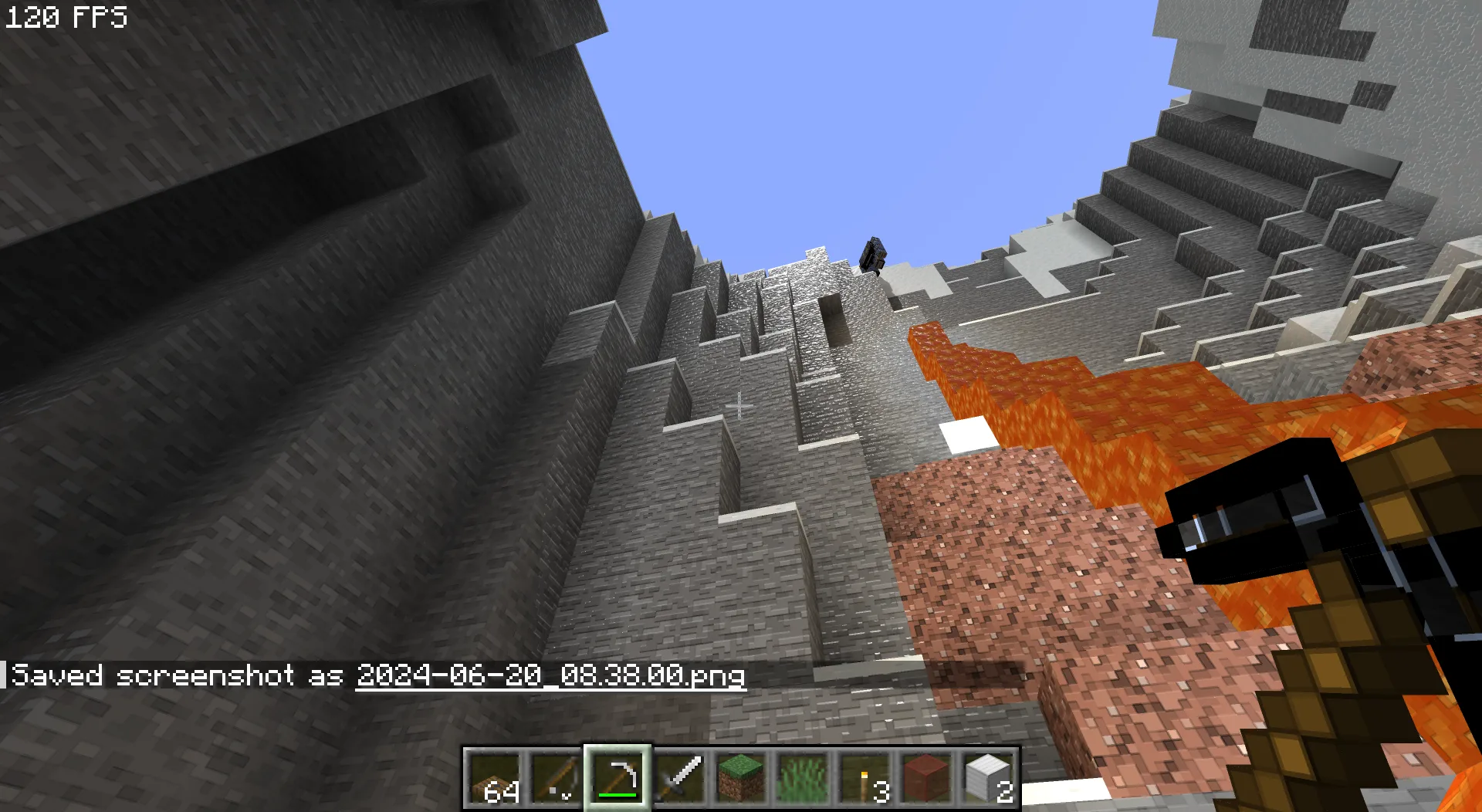Select the grass block hotbar slot

(x=741, y=777)
